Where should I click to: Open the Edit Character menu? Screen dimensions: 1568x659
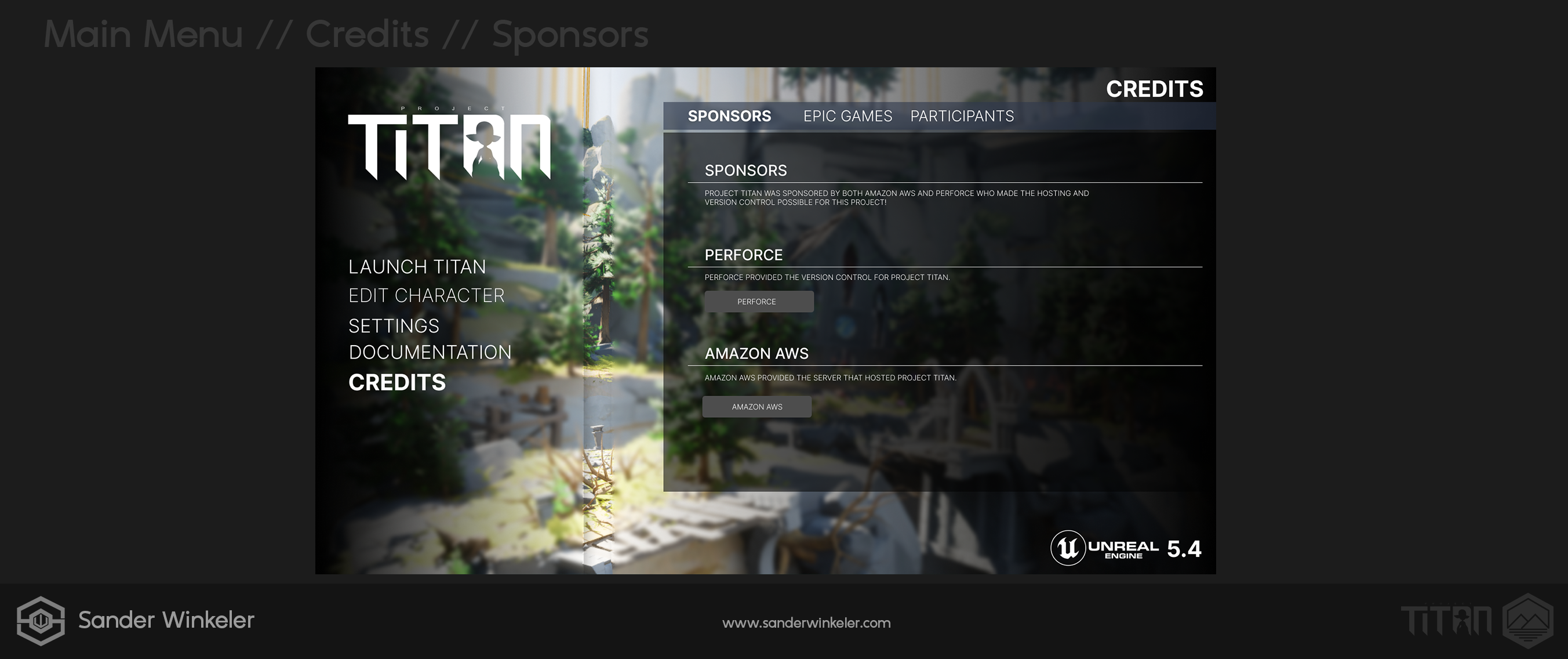[426, 295]
